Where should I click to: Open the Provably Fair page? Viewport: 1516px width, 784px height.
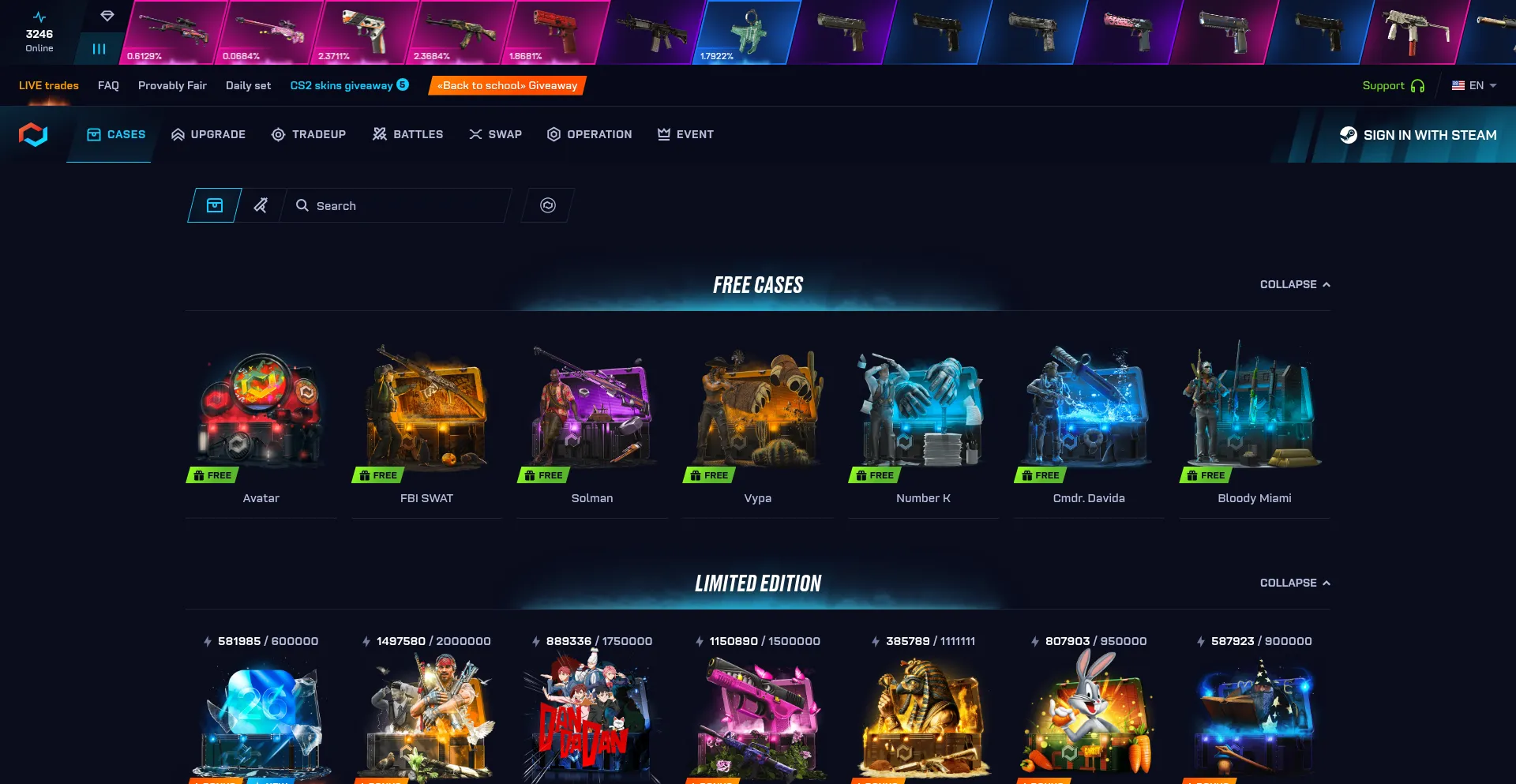pos(172,85)
